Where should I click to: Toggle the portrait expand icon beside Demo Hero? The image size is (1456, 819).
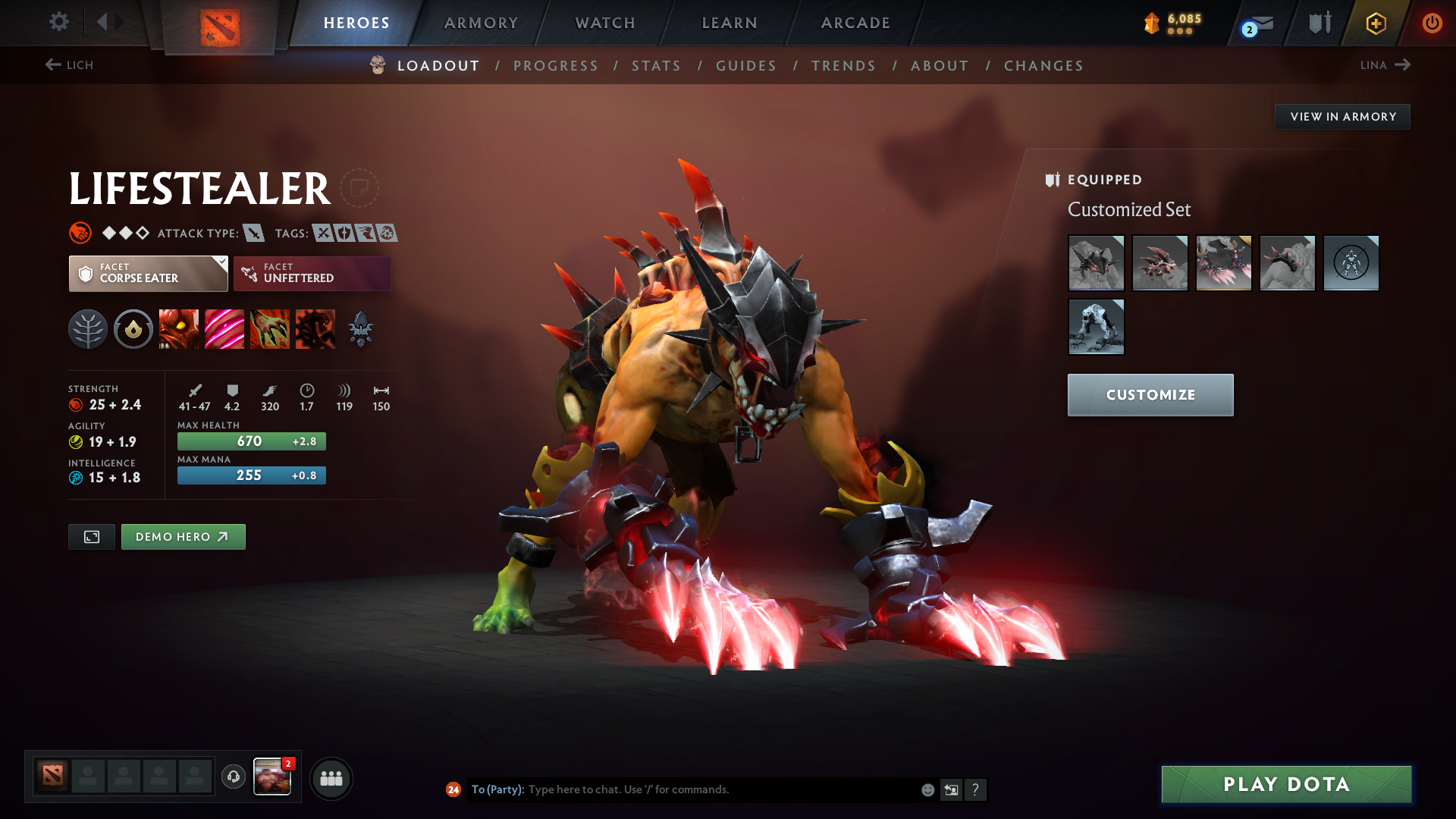[91, 536]
